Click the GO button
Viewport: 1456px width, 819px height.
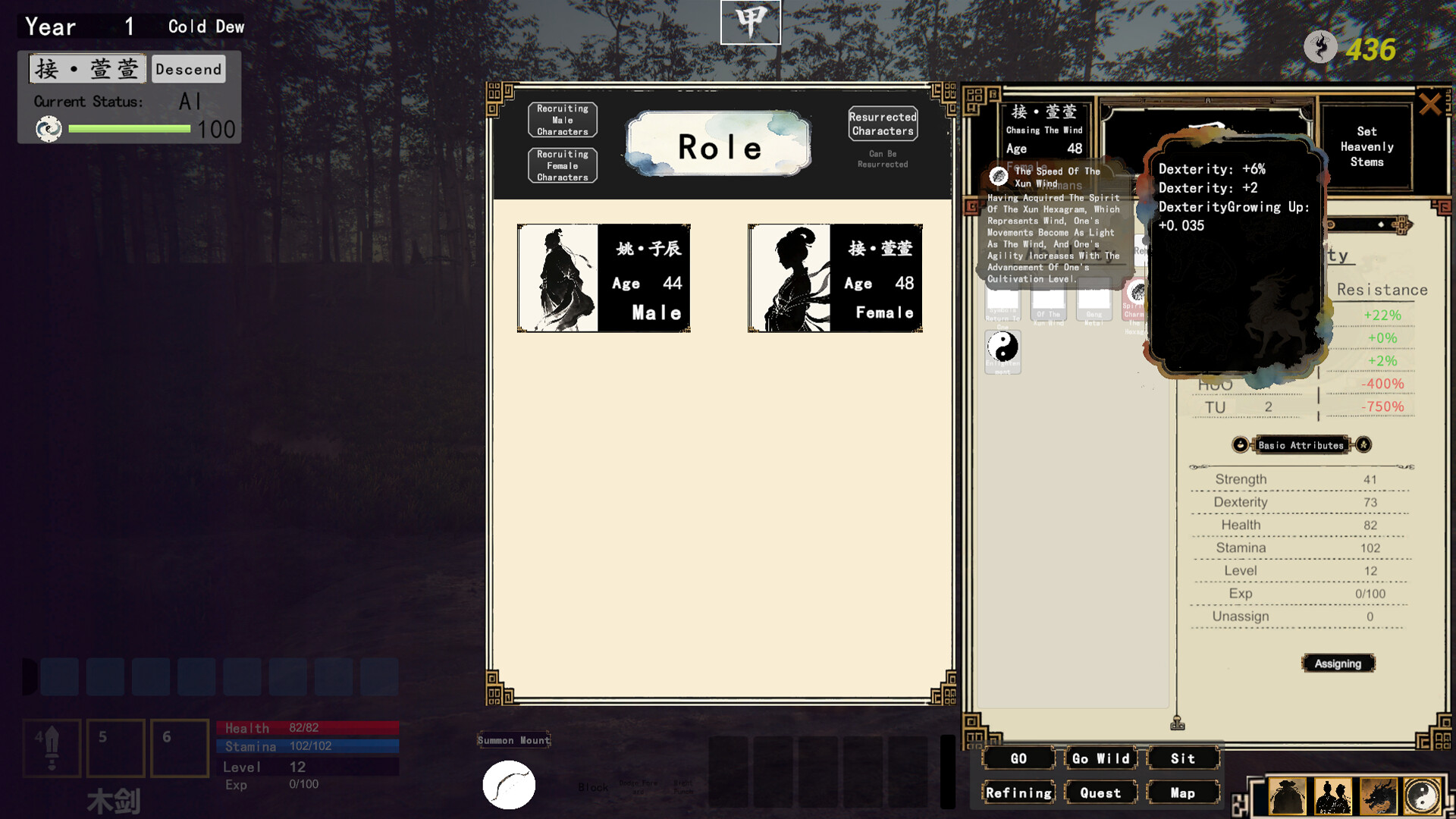point(1018,758)
